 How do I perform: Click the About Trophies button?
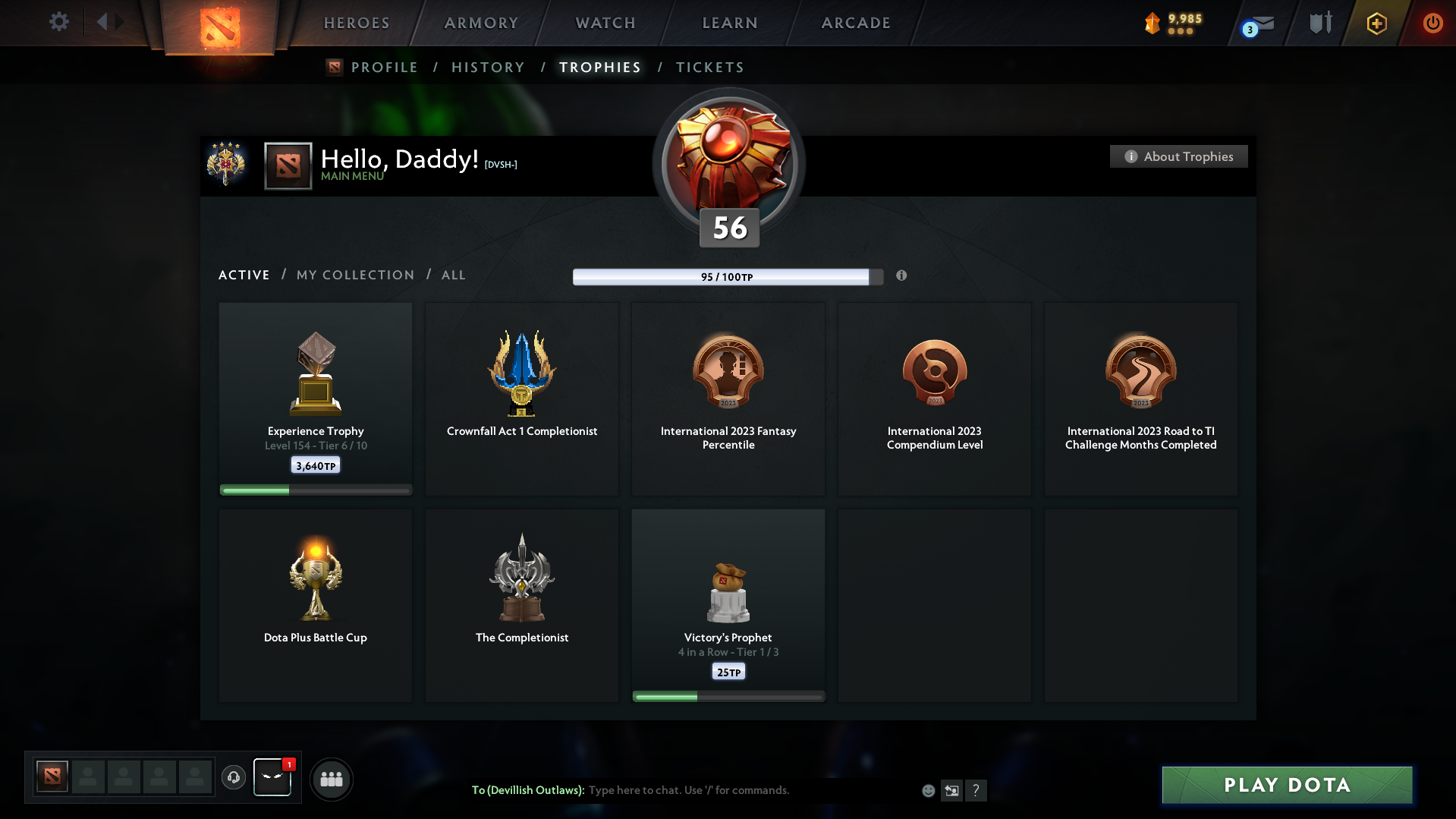tap(1178, 156)
